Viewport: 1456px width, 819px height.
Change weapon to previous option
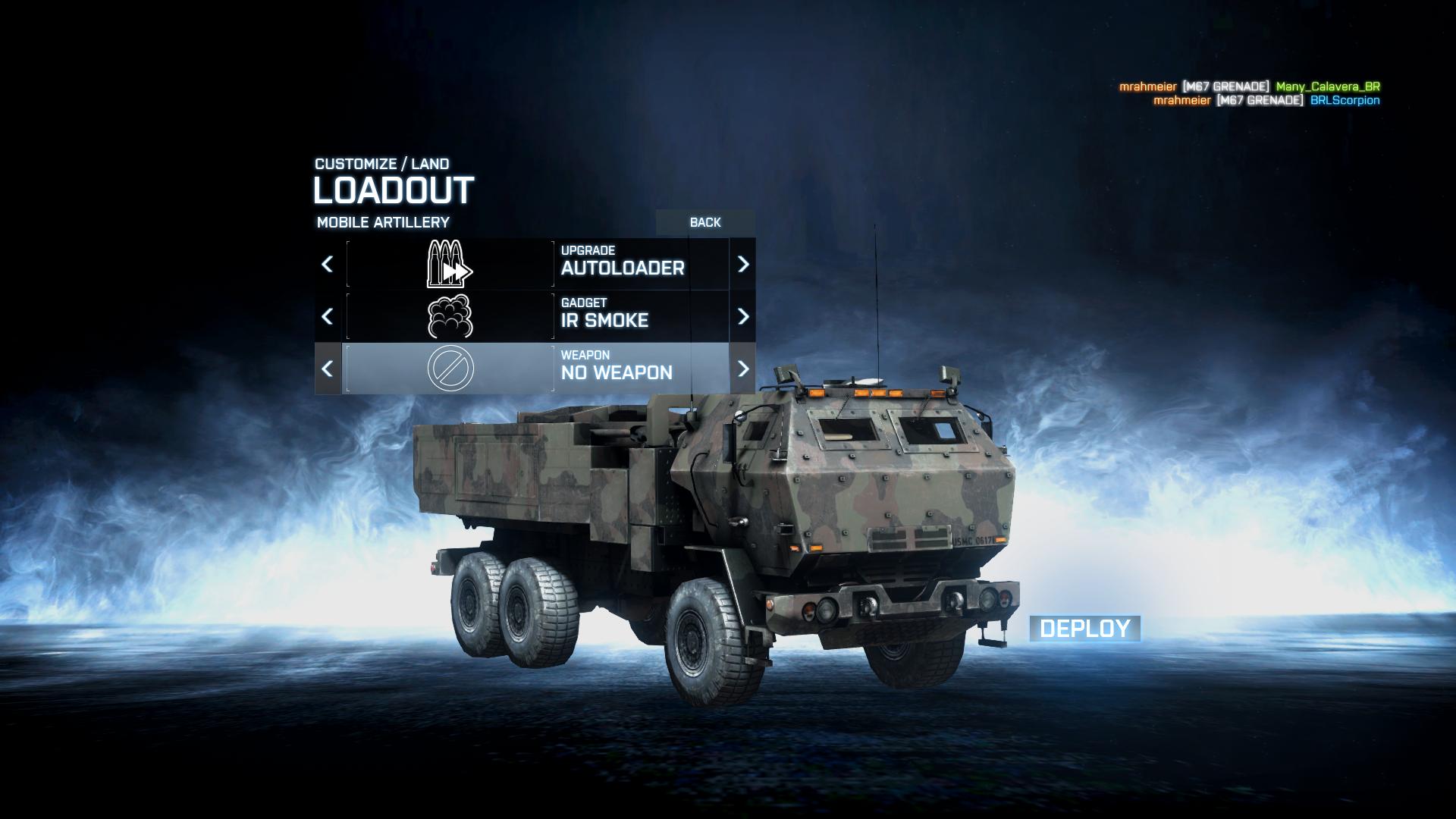328,369
